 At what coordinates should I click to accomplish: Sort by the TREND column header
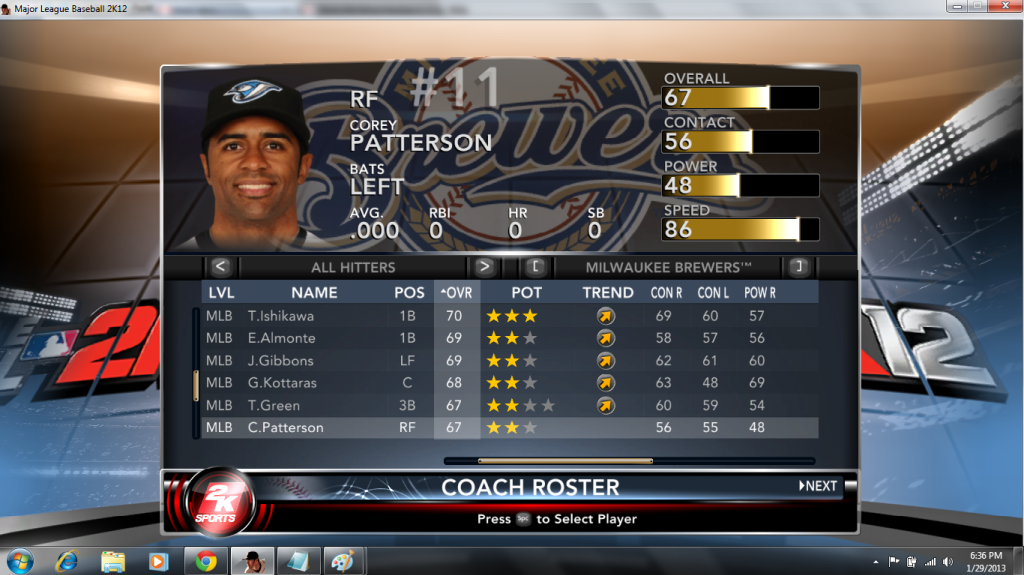coord(608,293)
